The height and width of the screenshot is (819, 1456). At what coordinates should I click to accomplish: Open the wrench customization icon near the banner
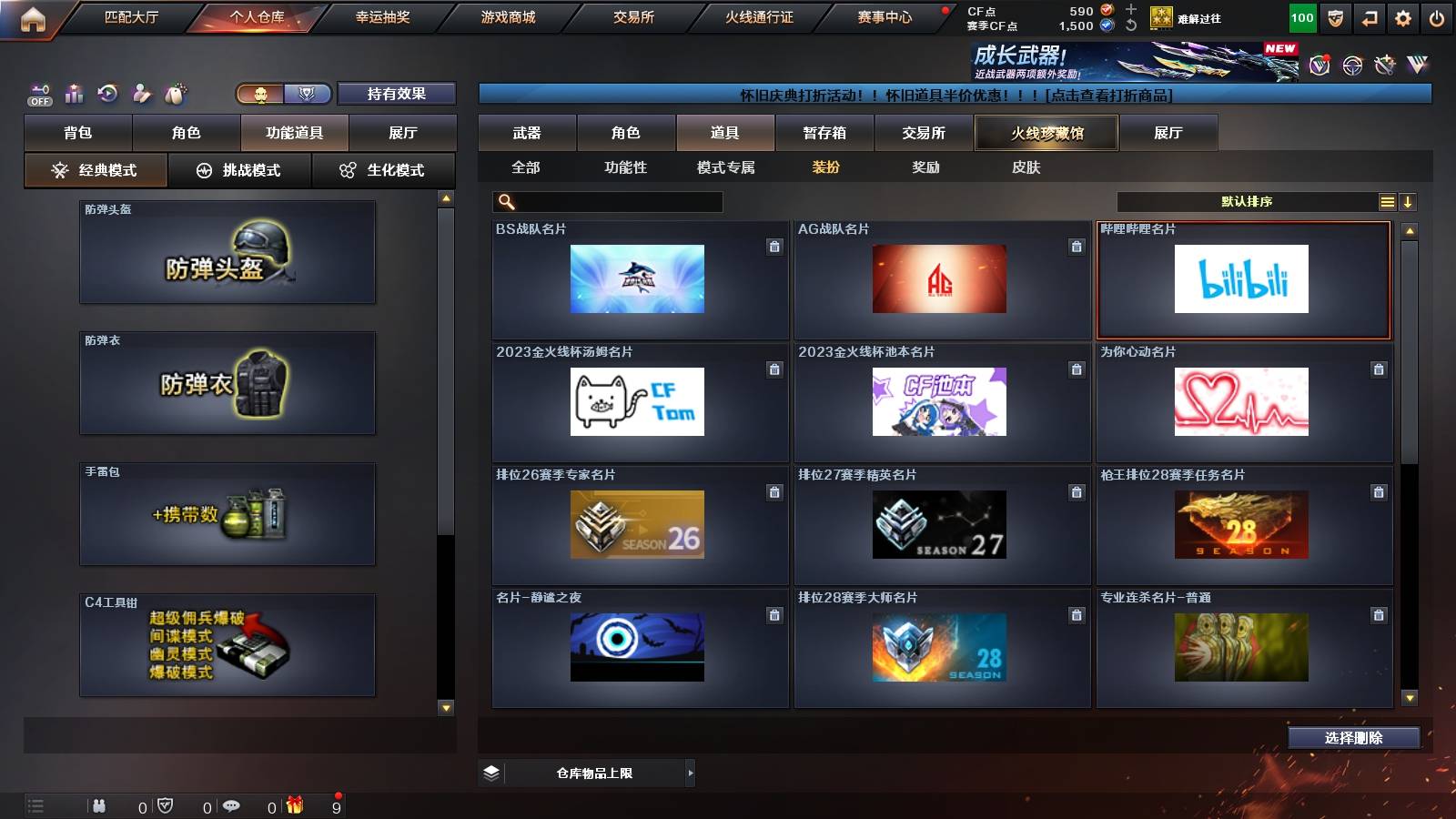click(x=1386, y=64)
